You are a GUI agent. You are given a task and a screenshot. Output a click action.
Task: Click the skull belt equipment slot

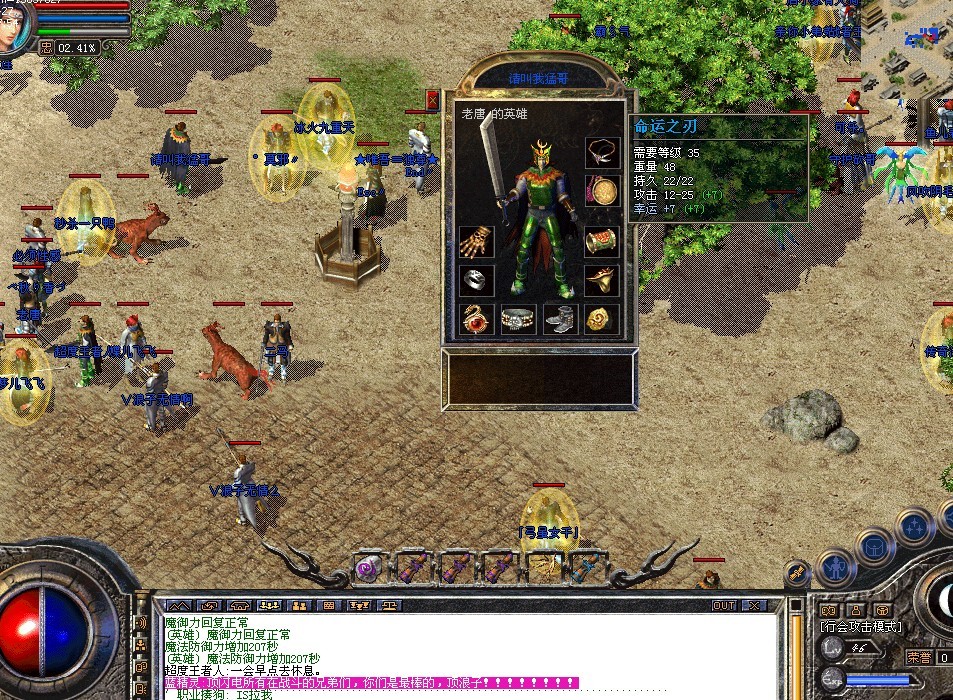pyautogui.click(x=518, y=319)
